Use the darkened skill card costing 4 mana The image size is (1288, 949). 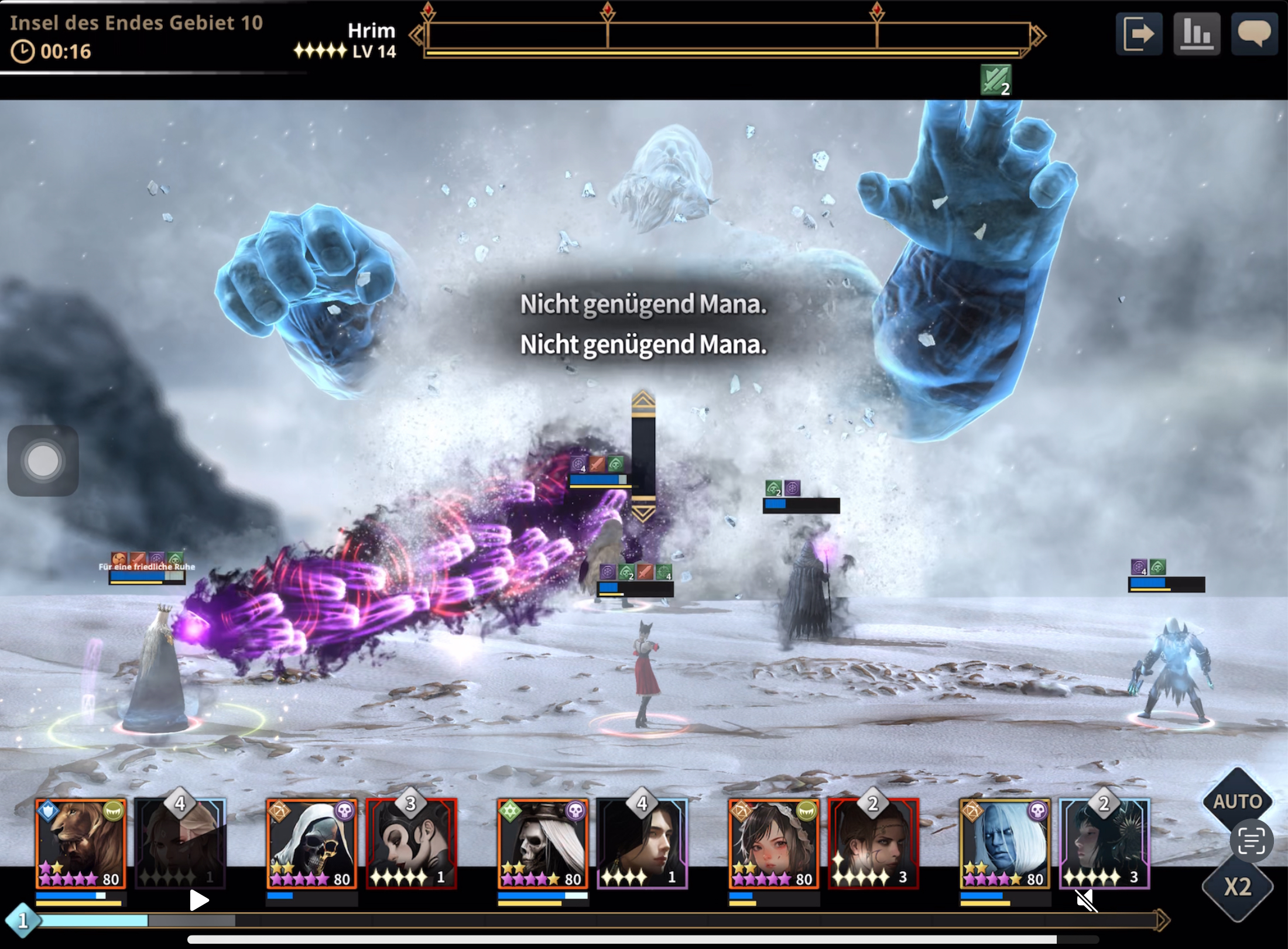(180, 843)
